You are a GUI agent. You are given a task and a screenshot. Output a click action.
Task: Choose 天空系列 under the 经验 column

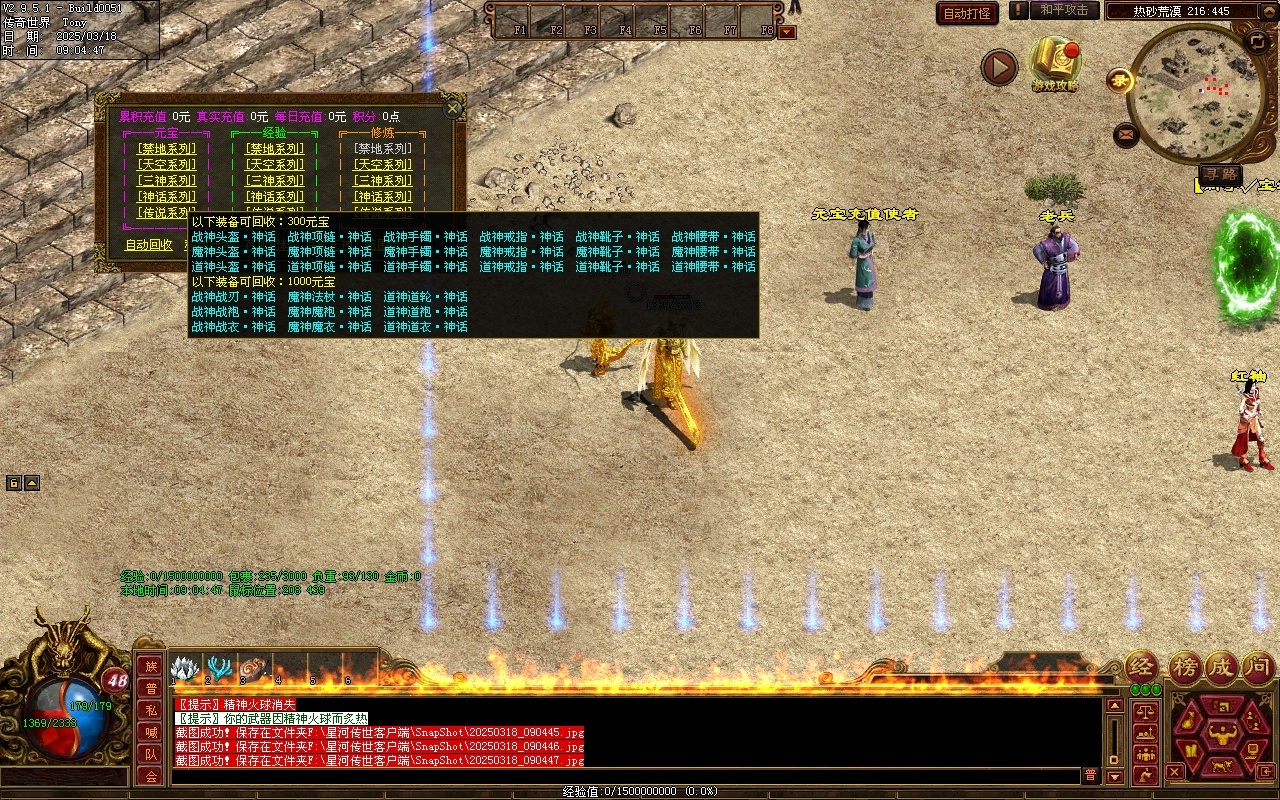pyautogui.click(x=275, y=165)
